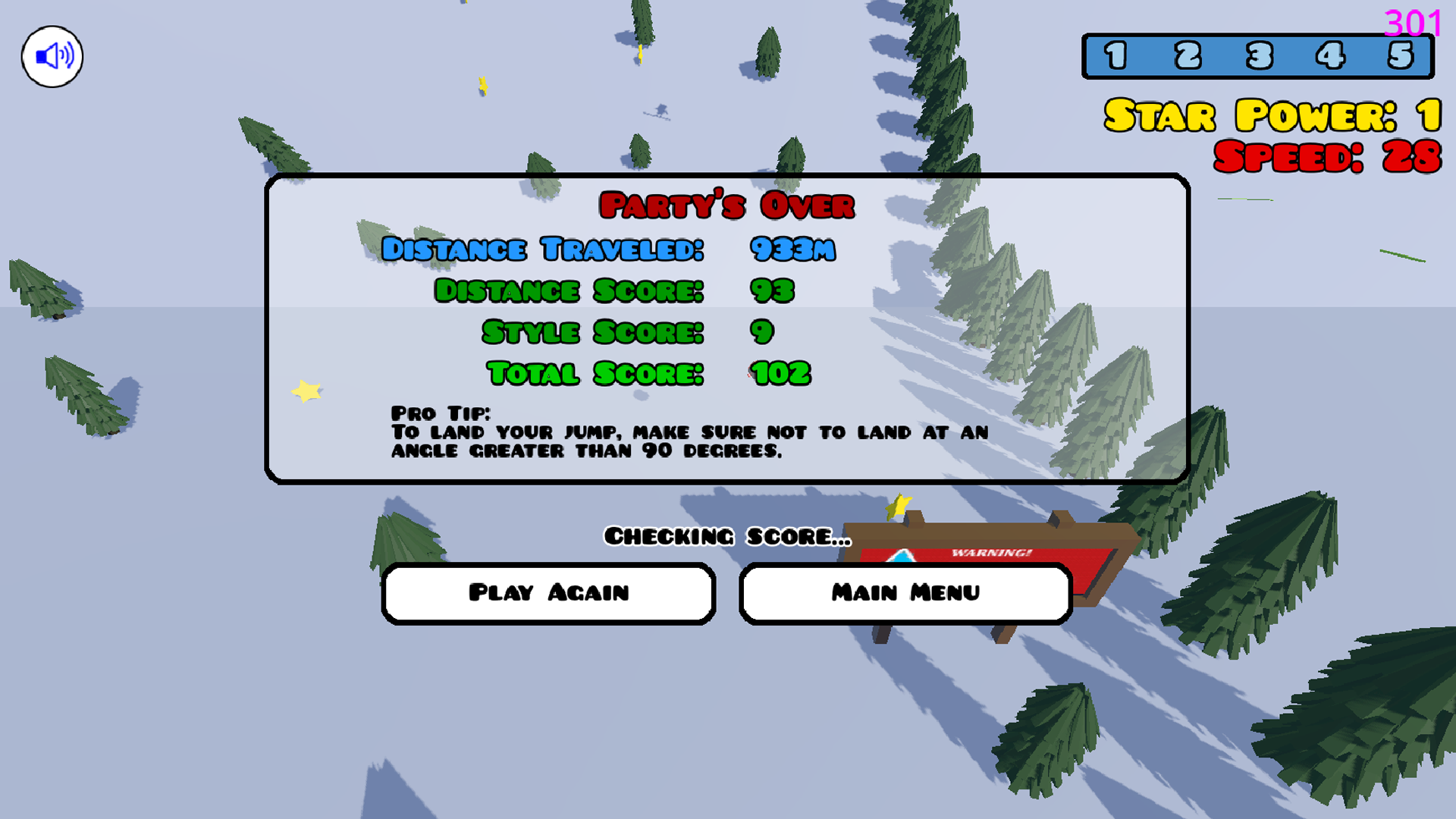Expand the Pro Tip section
Screen dimensions: 1456x819
pyautogui.click(x=442, y=413)
